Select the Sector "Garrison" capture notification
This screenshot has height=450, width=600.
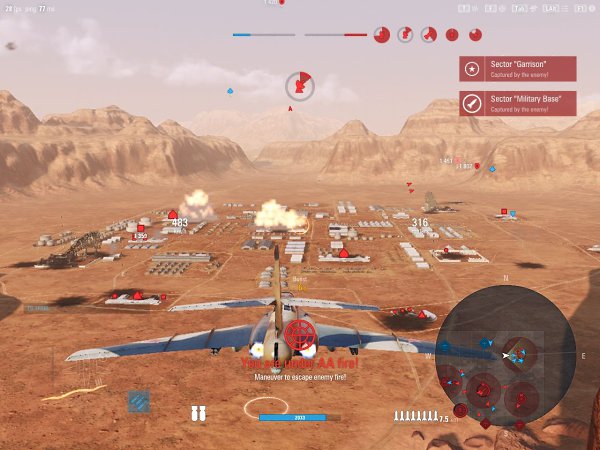pos(517,69)
